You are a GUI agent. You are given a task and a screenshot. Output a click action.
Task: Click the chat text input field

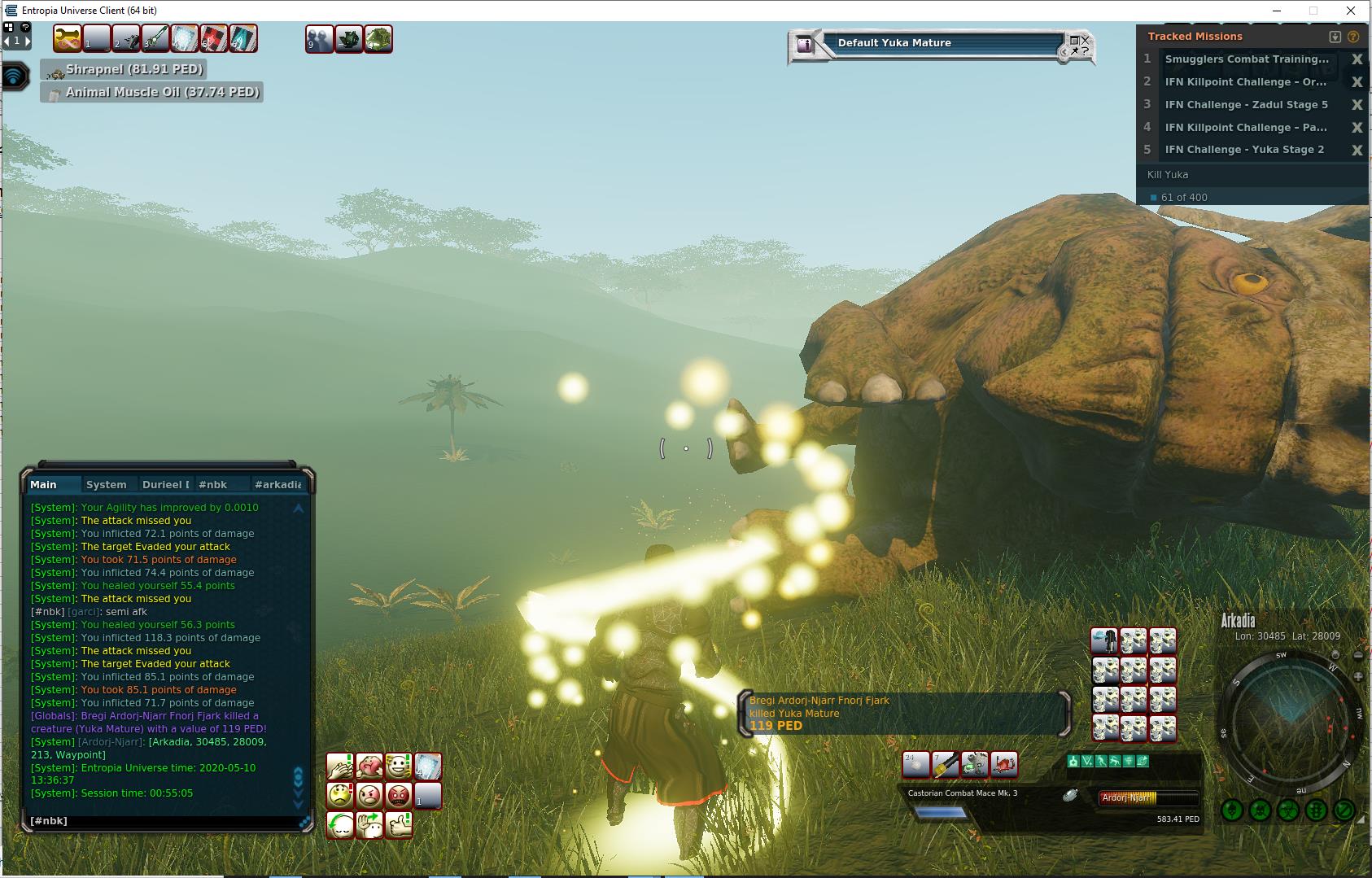(x=163, y=821)
